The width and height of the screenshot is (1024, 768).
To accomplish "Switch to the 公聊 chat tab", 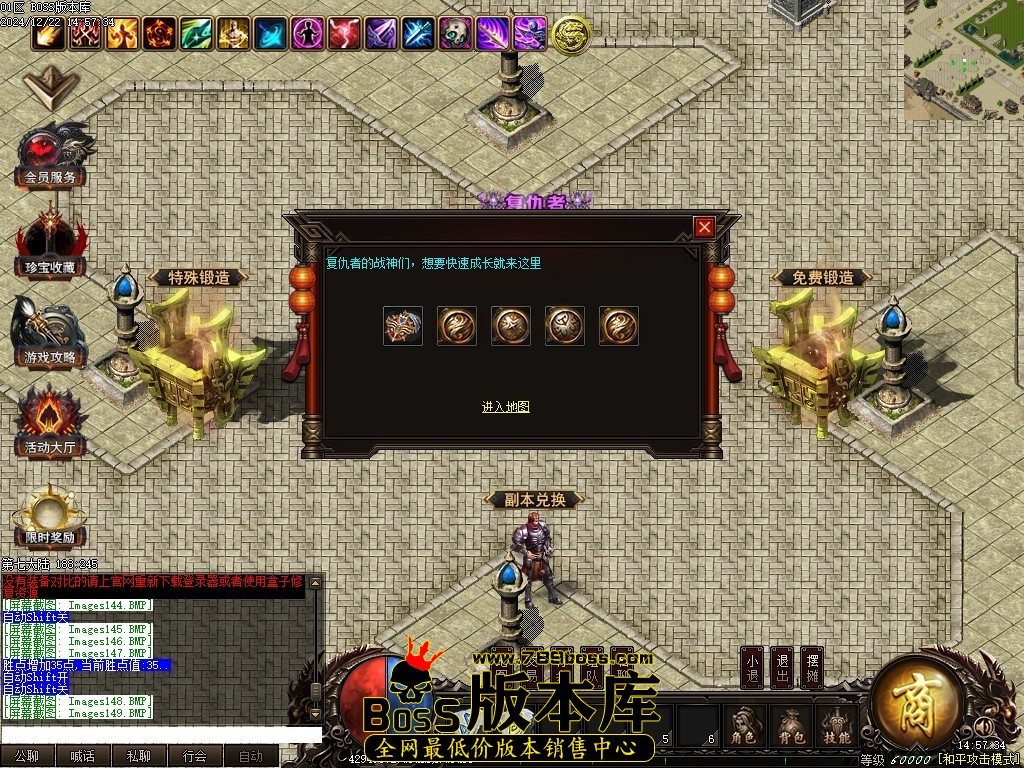I will 27,757.
